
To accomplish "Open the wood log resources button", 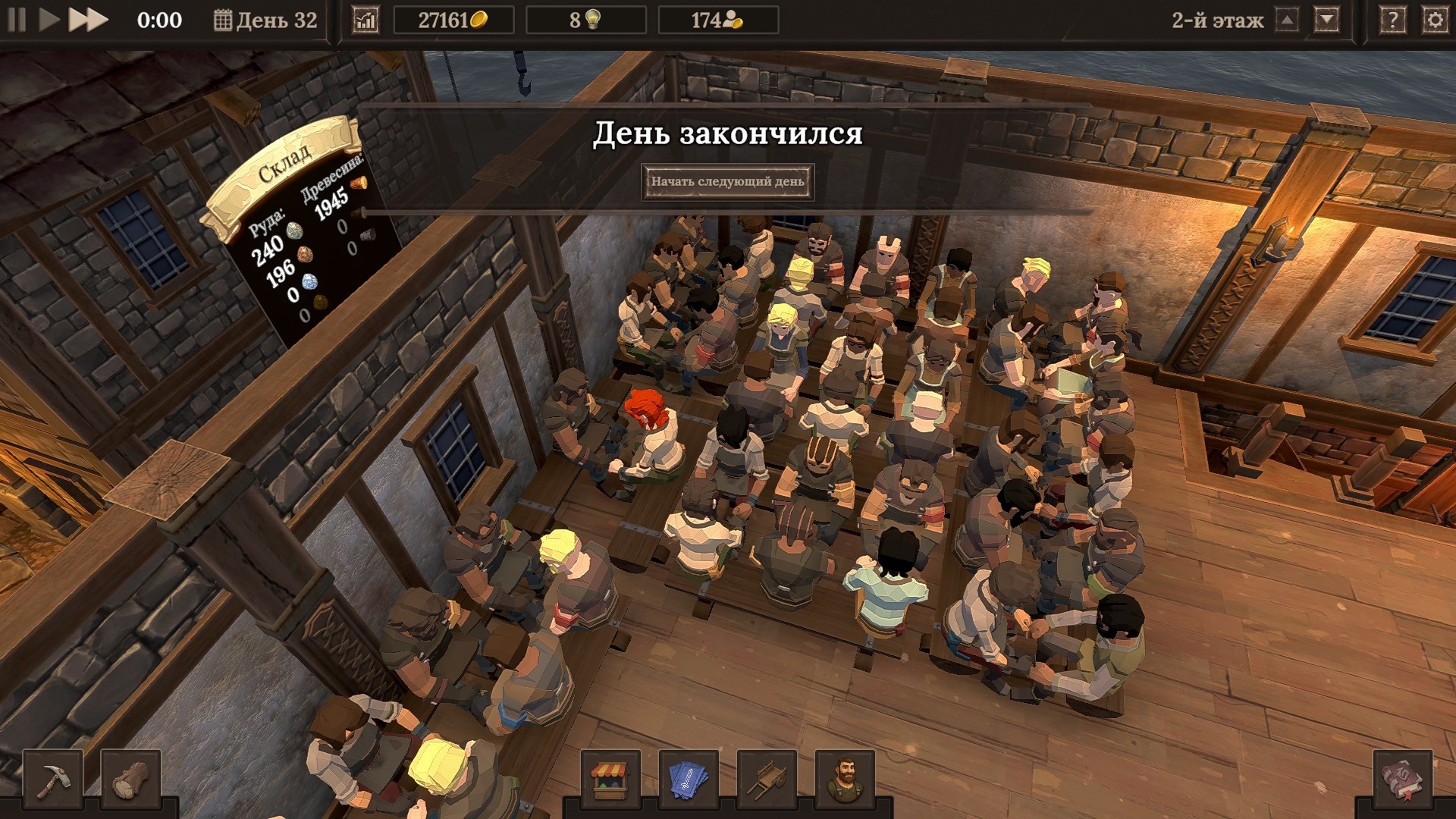I will click(x=130, y=779).
